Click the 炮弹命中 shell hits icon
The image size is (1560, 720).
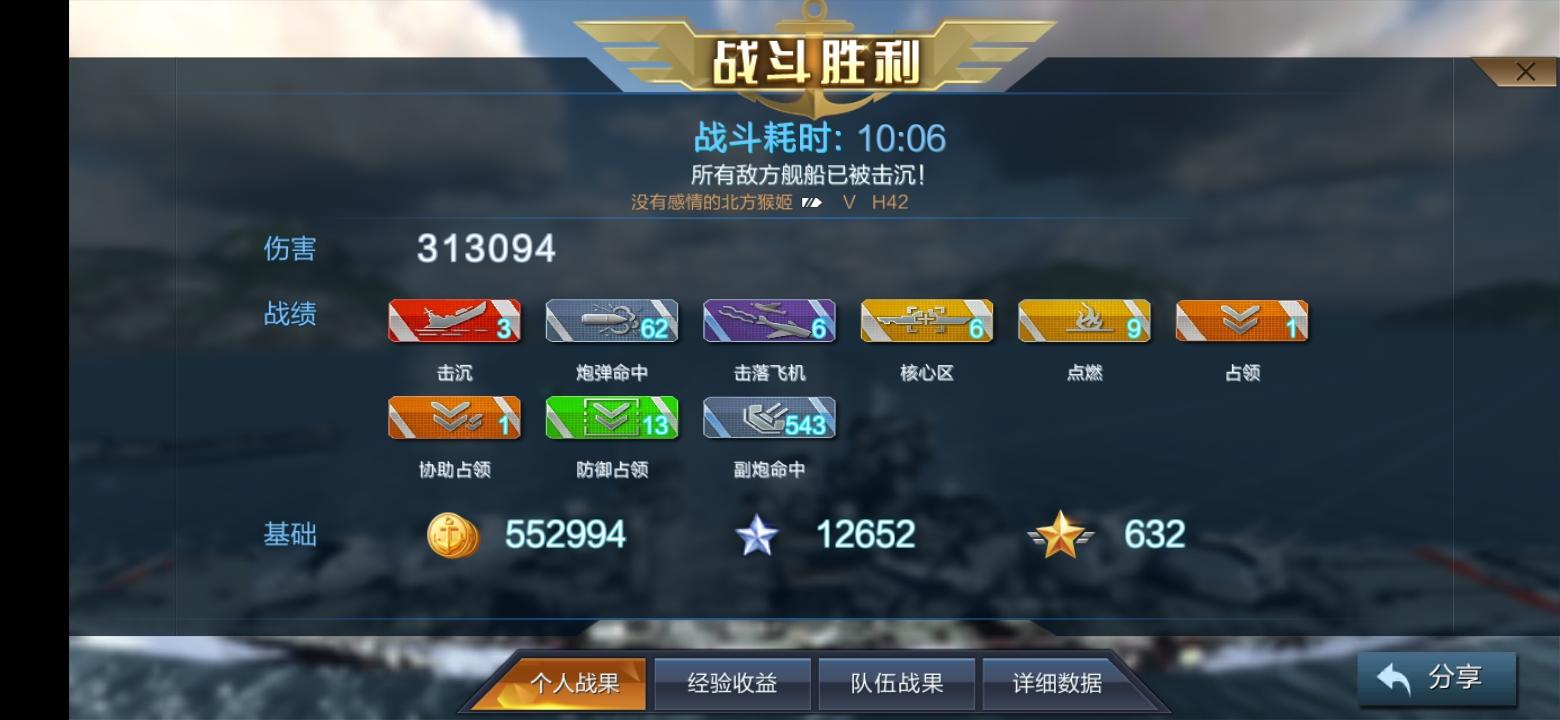611,320
